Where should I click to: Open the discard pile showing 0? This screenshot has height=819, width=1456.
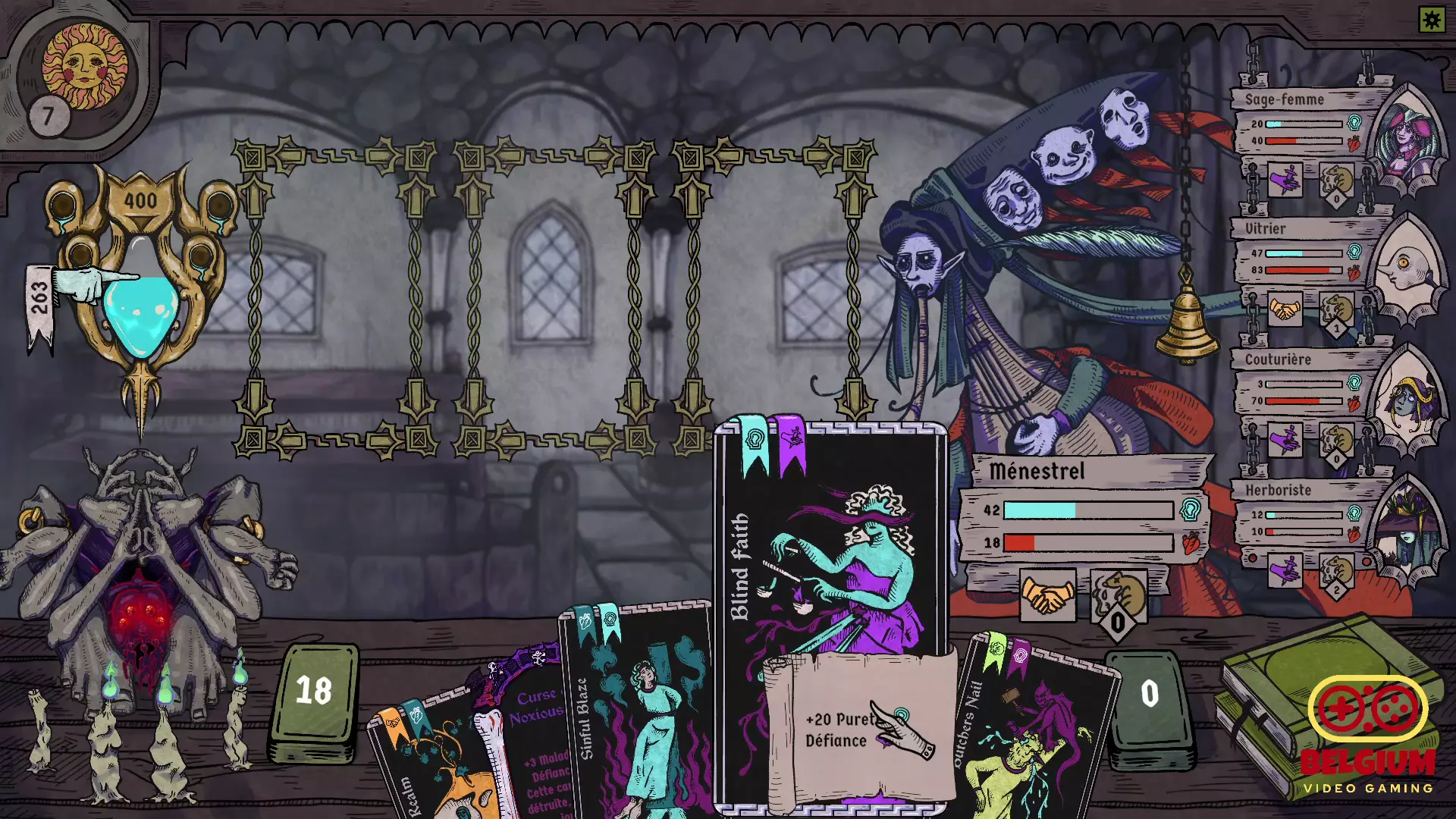[x=1149, y=696]
